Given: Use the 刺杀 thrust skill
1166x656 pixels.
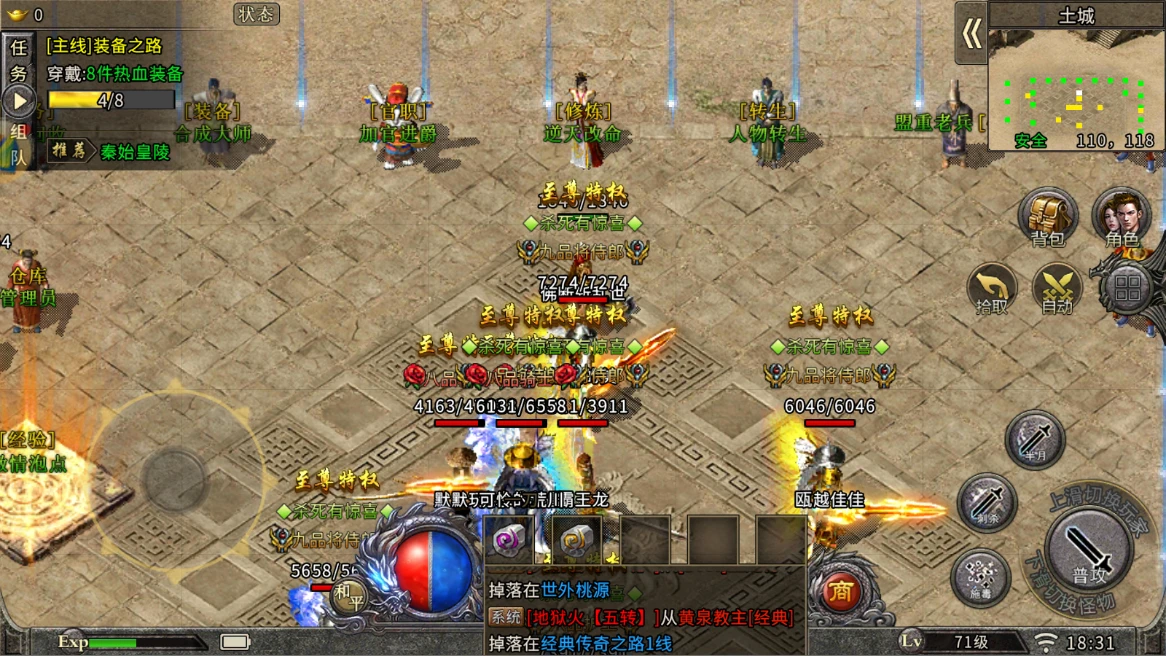Looking at the screenshot, I should tap(986, 502).
